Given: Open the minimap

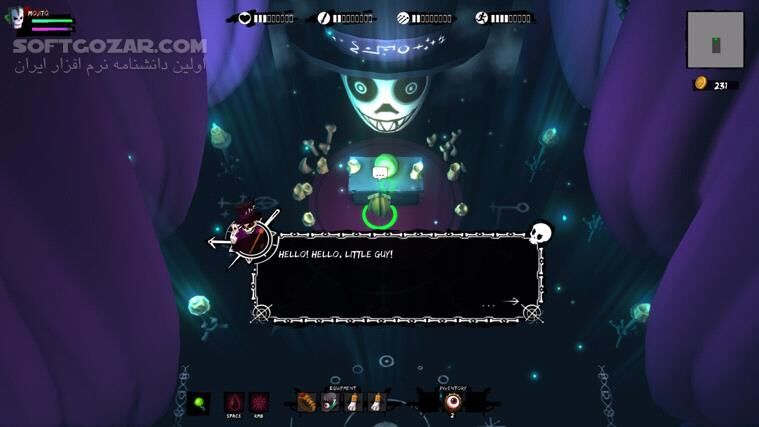Looking at the screenshot, I should pos(716,40).
